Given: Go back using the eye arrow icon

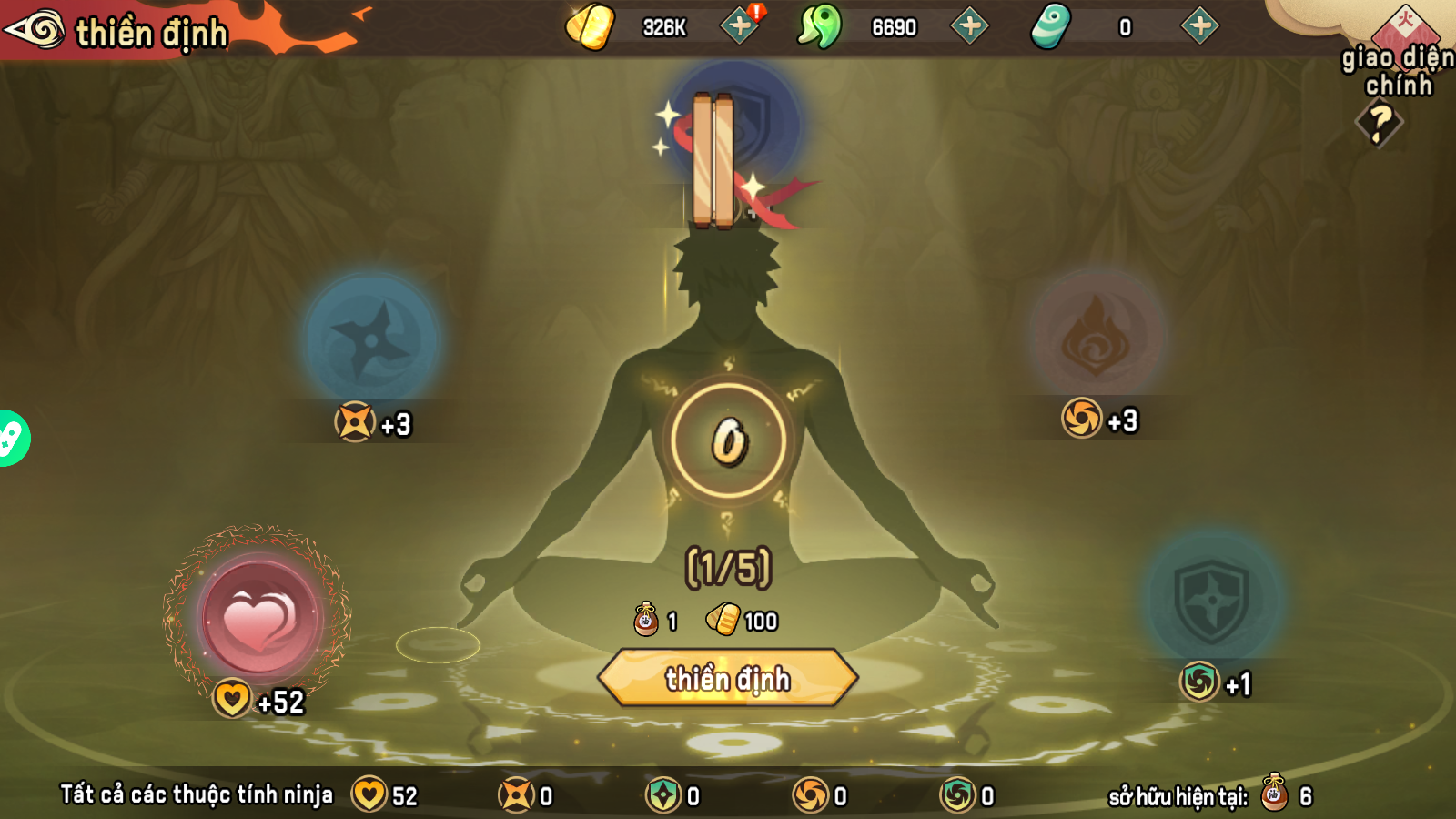Looking at the screenshot, I should (35, 29).
